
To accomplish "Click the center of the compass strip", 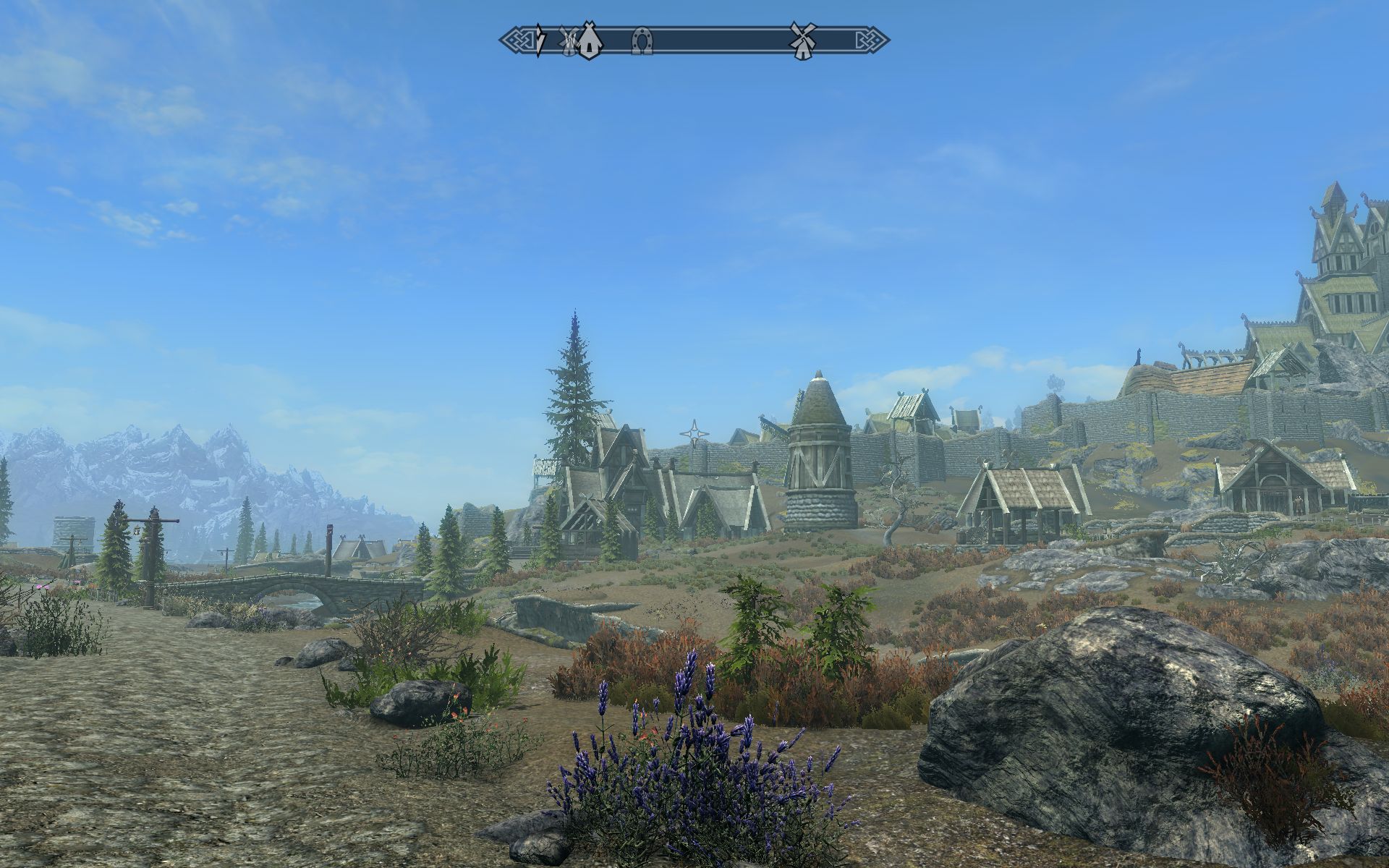I will [694, 42].
